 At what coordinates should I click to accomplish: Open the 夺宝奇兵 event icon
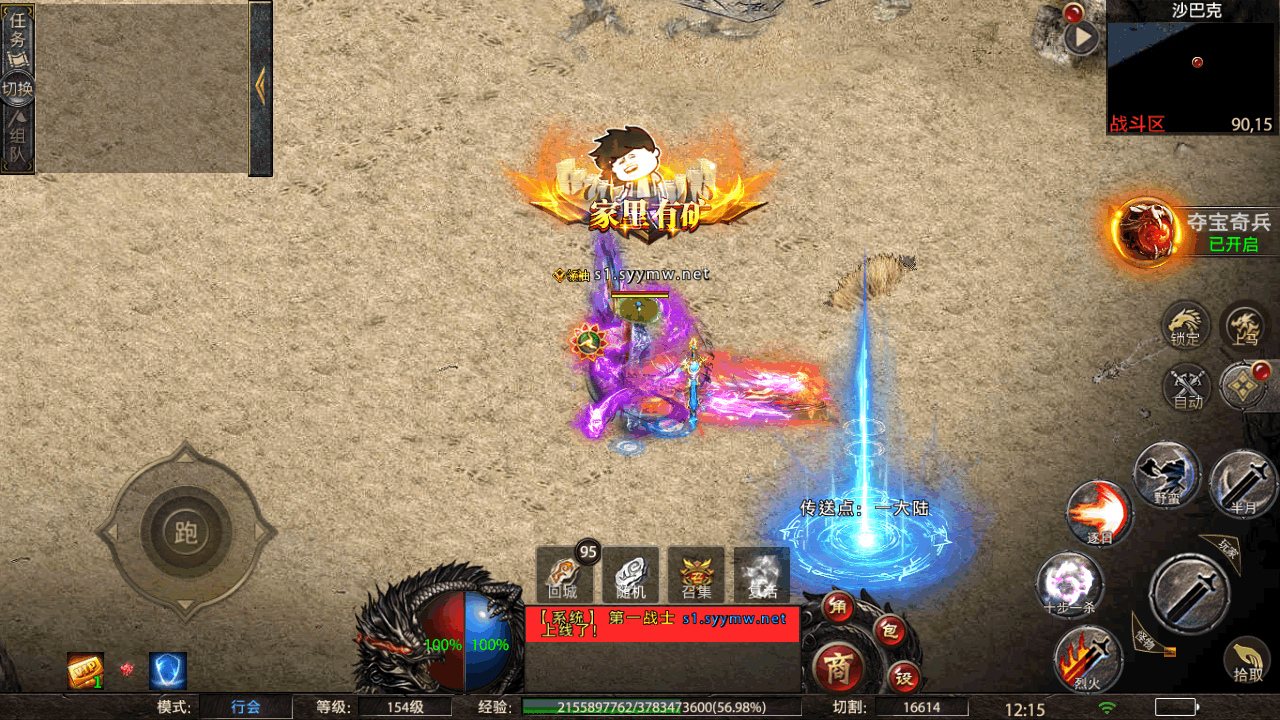point(1145,230)
